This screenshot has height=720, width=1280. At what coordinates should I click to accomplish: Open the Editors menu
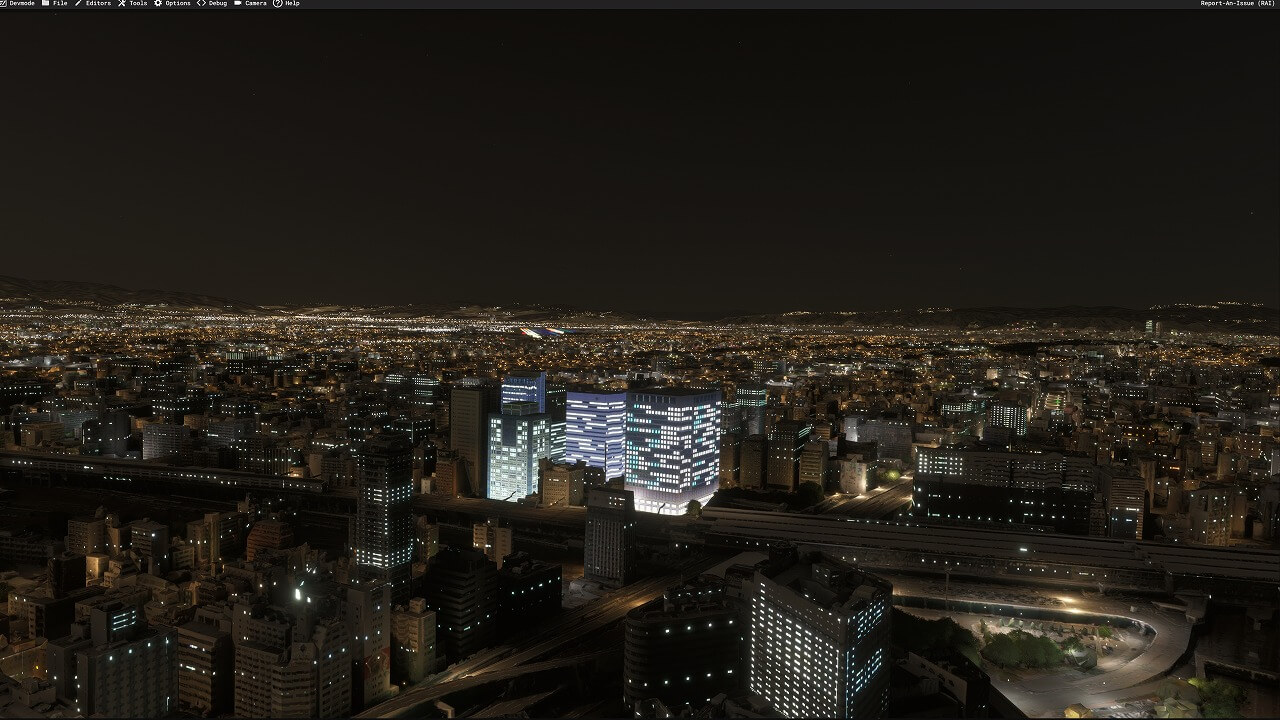(x=94, y=4)
